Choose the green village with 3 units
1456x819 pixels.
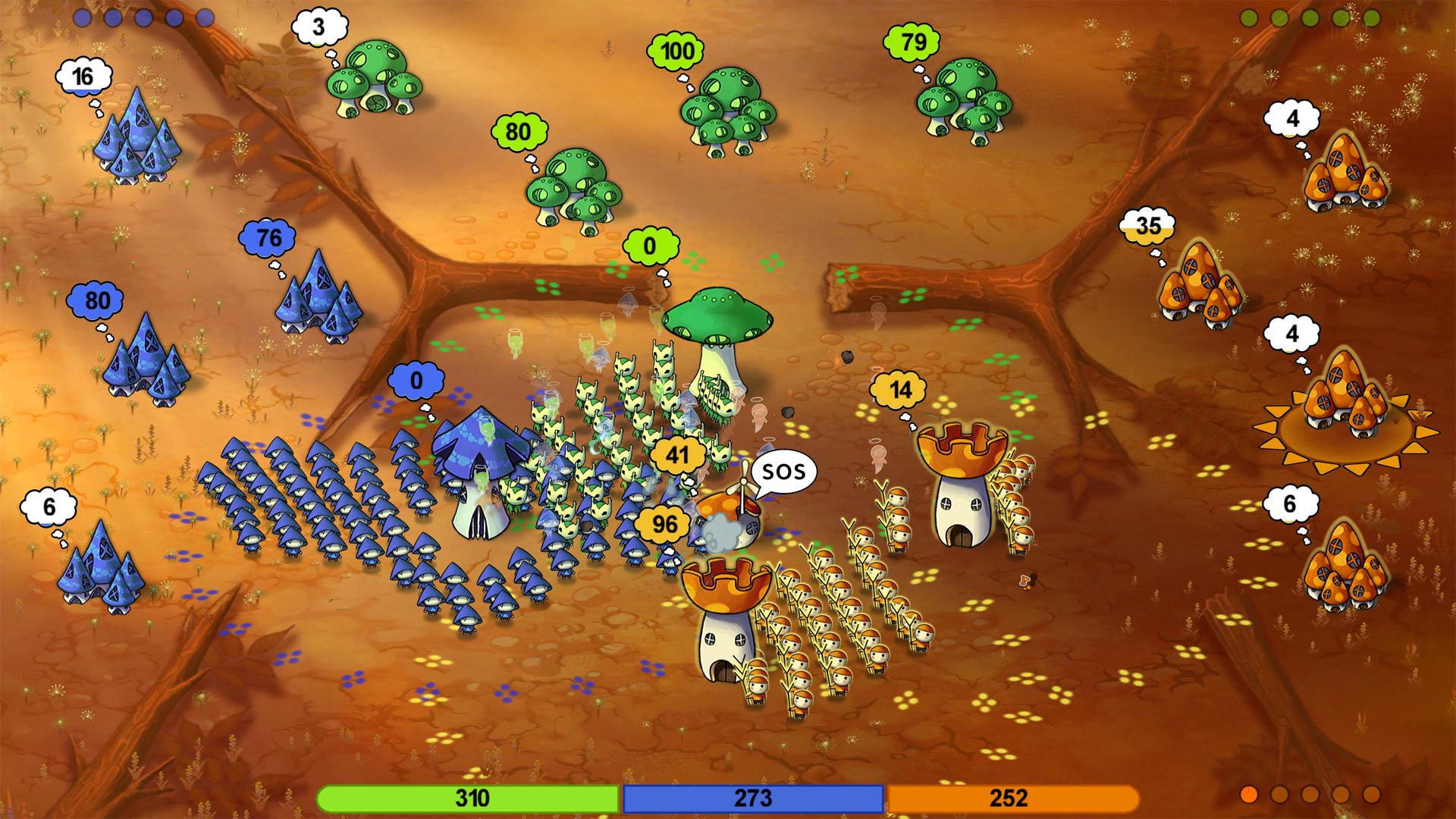[374, 80]
